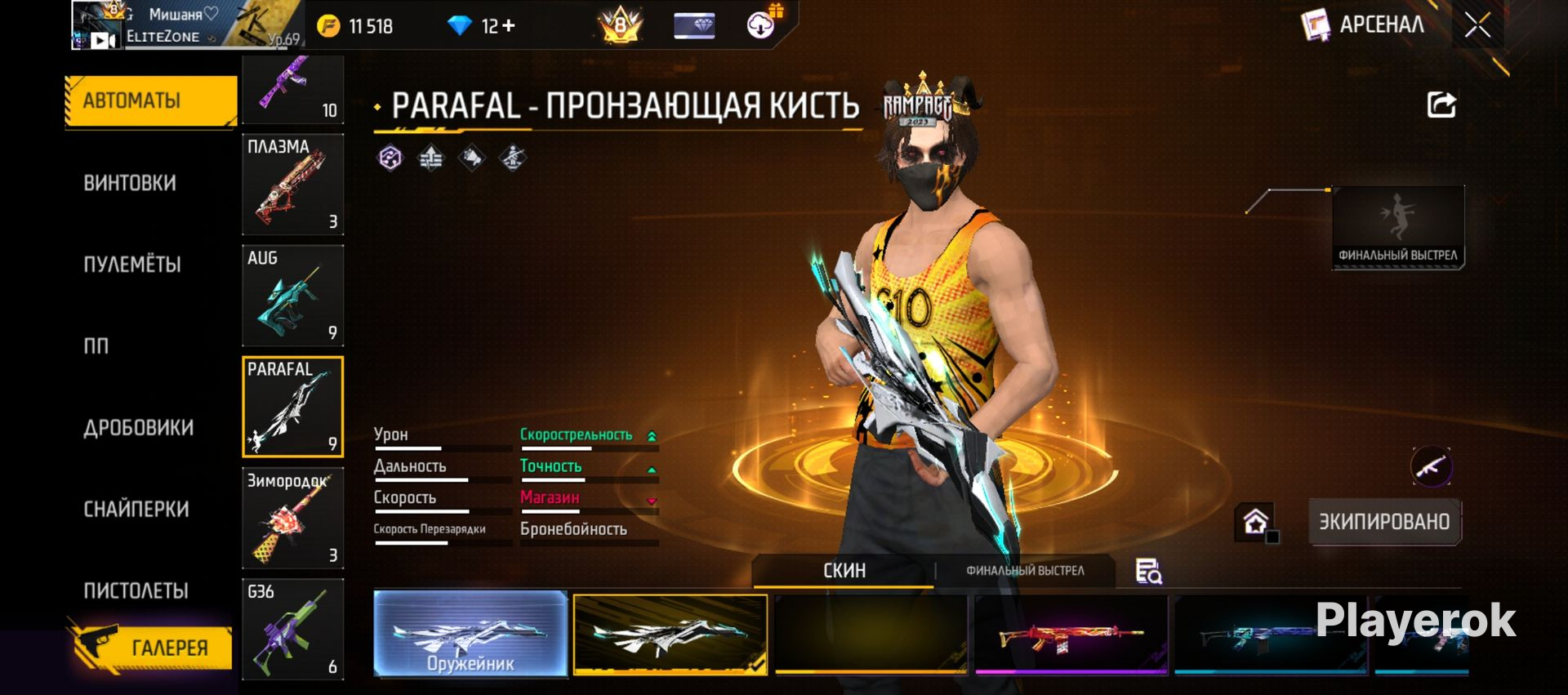Select the Плазма weapon tile
Image resolution: width=1568 pixels, height=695 pixels.
(292, 185)
